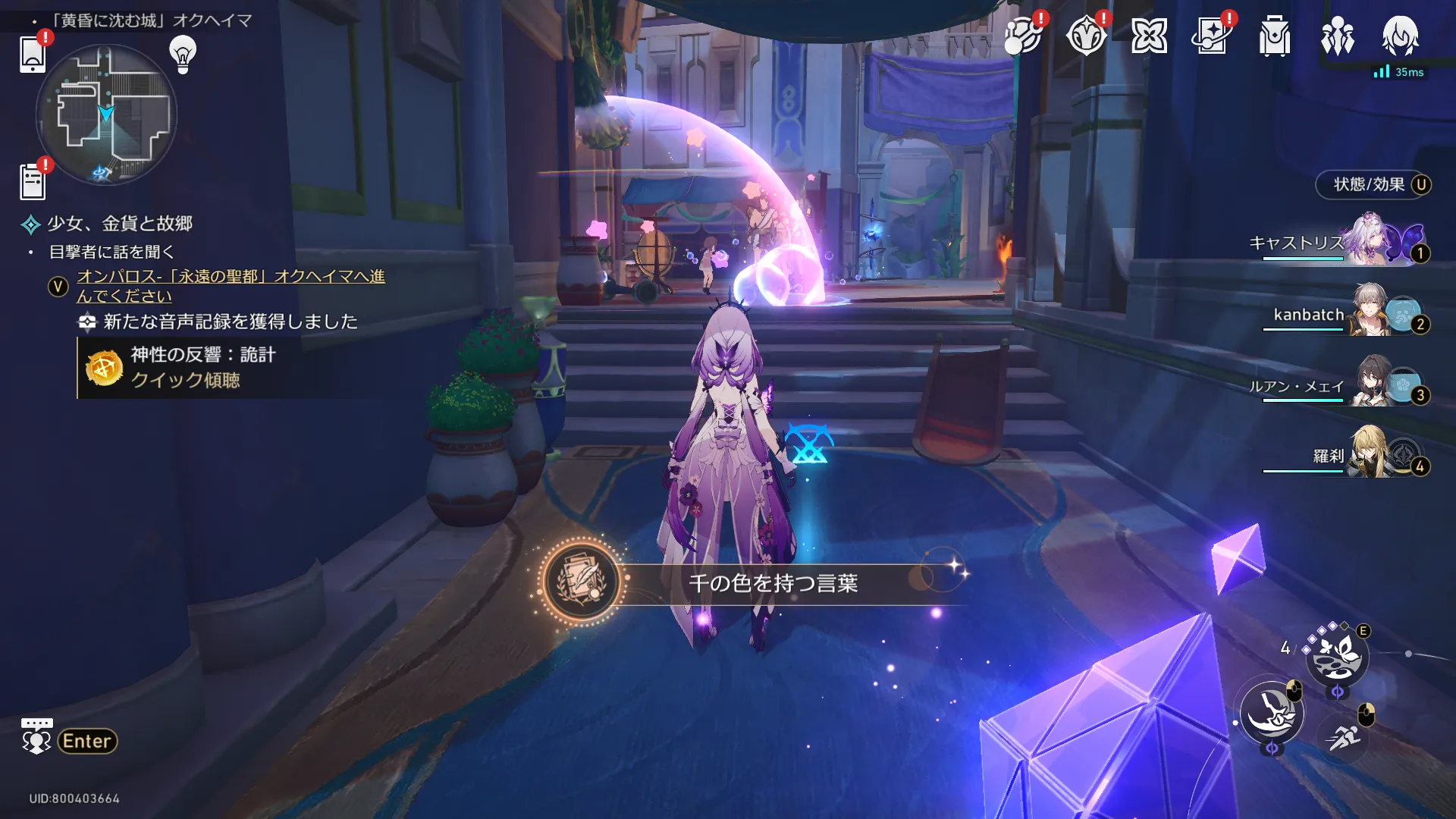Use the technique skill with flower icon

coord(1337,655)
